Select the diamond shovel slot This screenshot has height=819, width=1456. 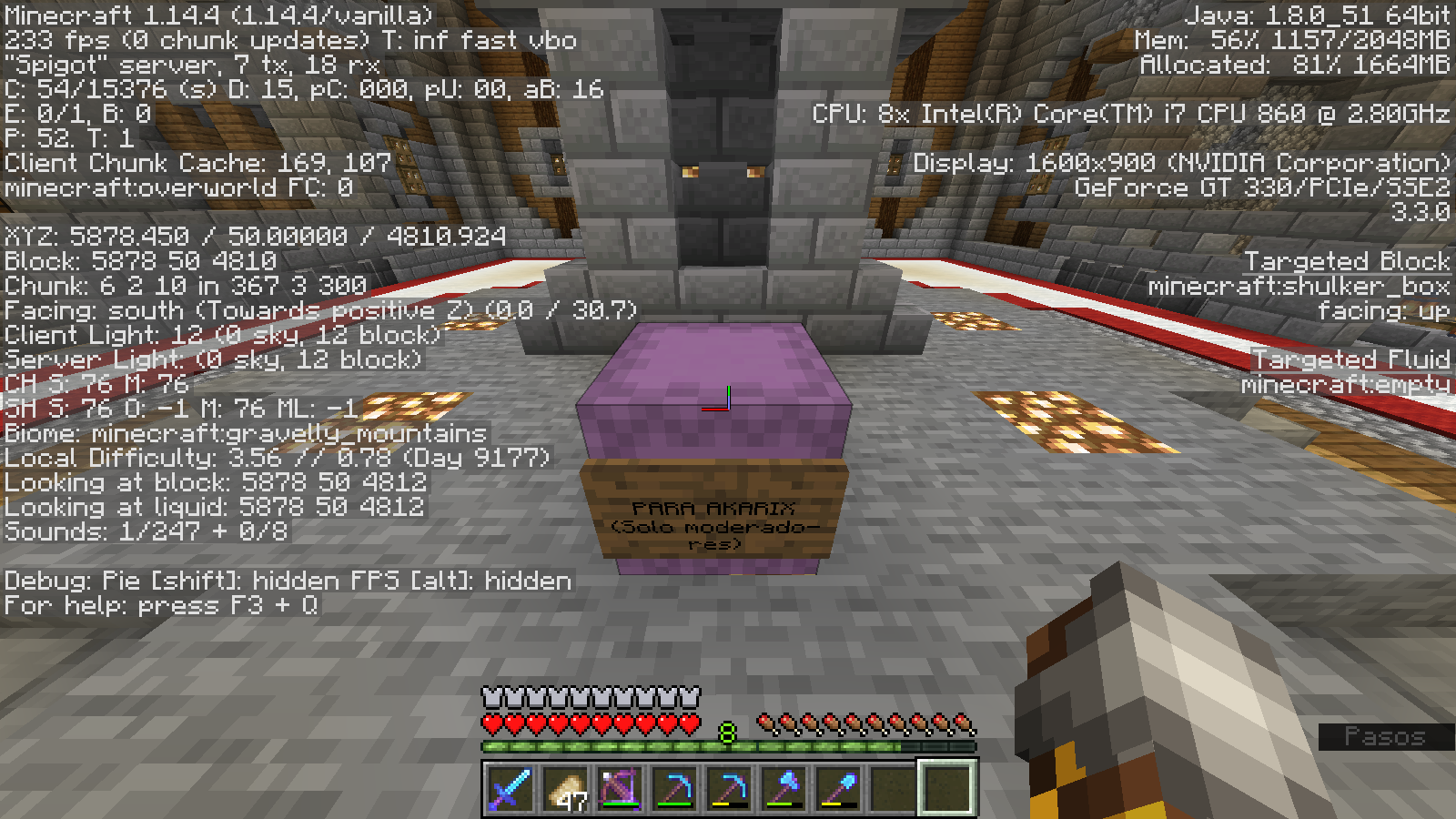click(x=837, y=788)
